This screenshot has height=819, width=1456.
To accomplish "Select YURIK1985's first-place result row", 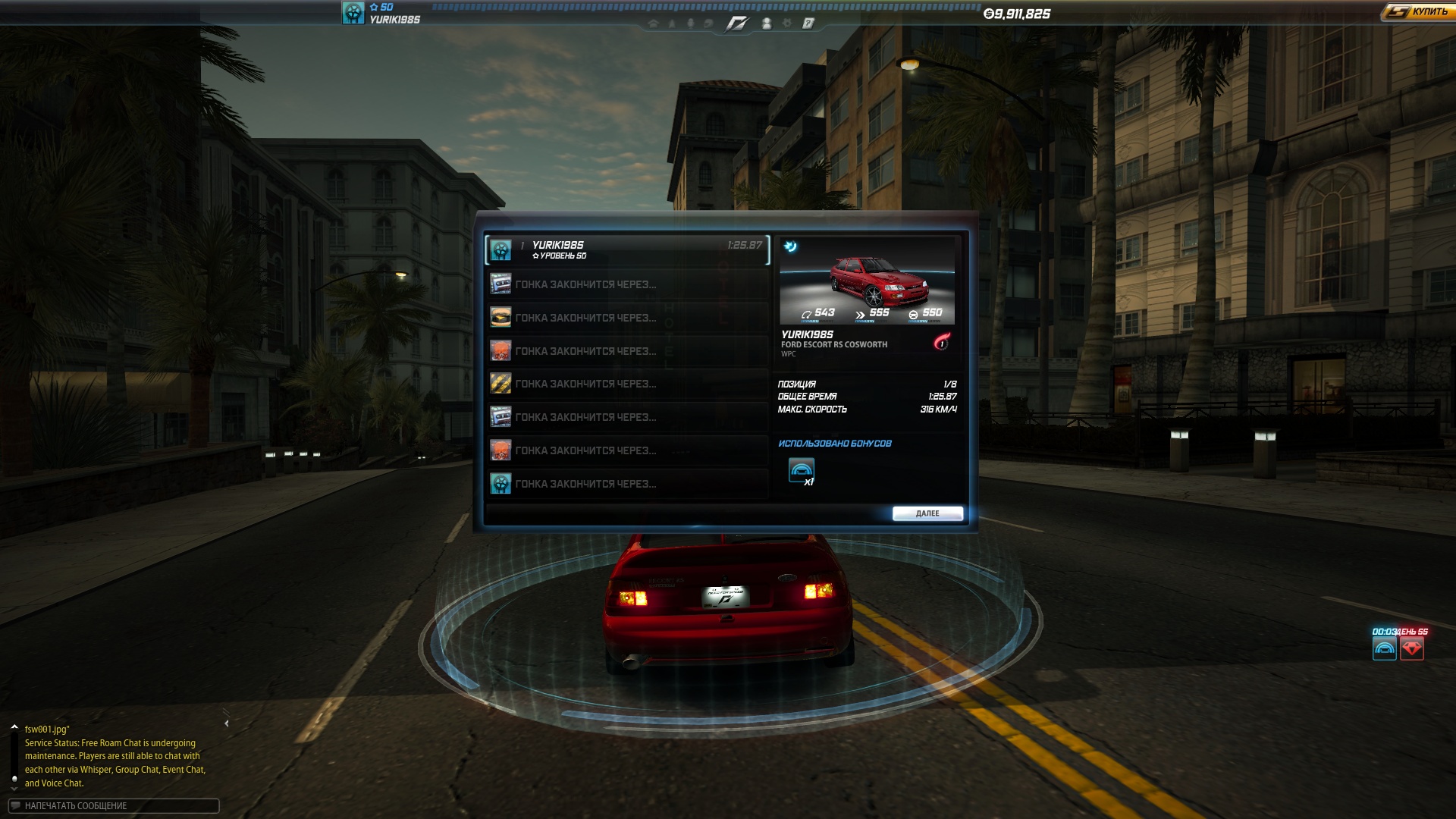I will click(627, 250).
